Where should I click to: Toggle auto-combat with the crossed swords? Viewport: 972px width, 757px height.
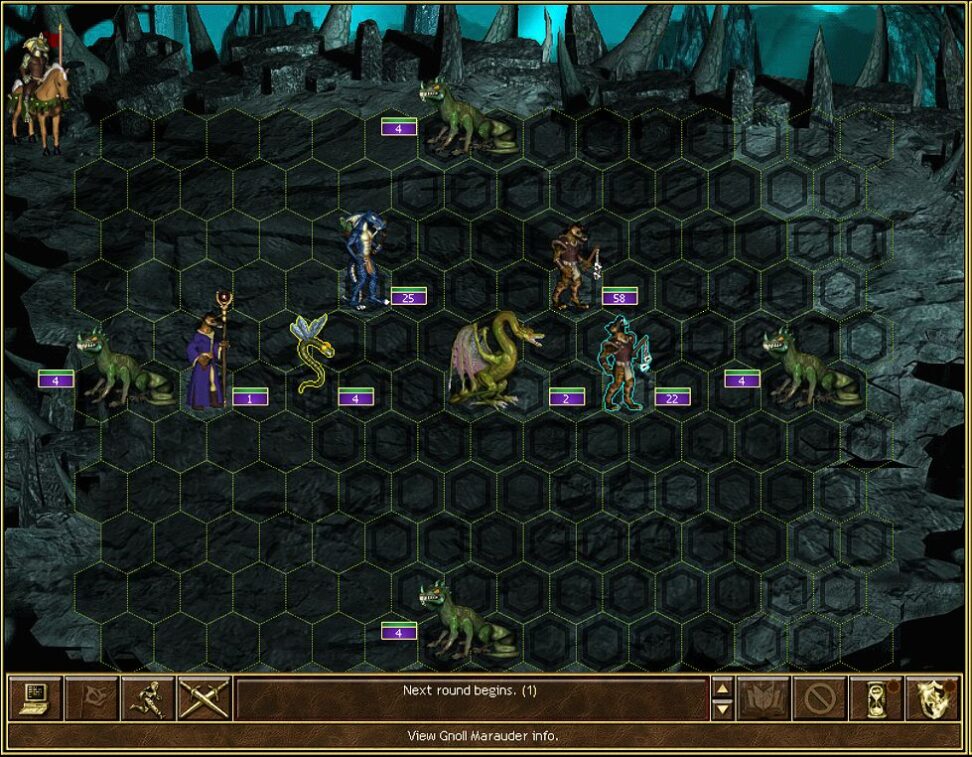[205, 698]
